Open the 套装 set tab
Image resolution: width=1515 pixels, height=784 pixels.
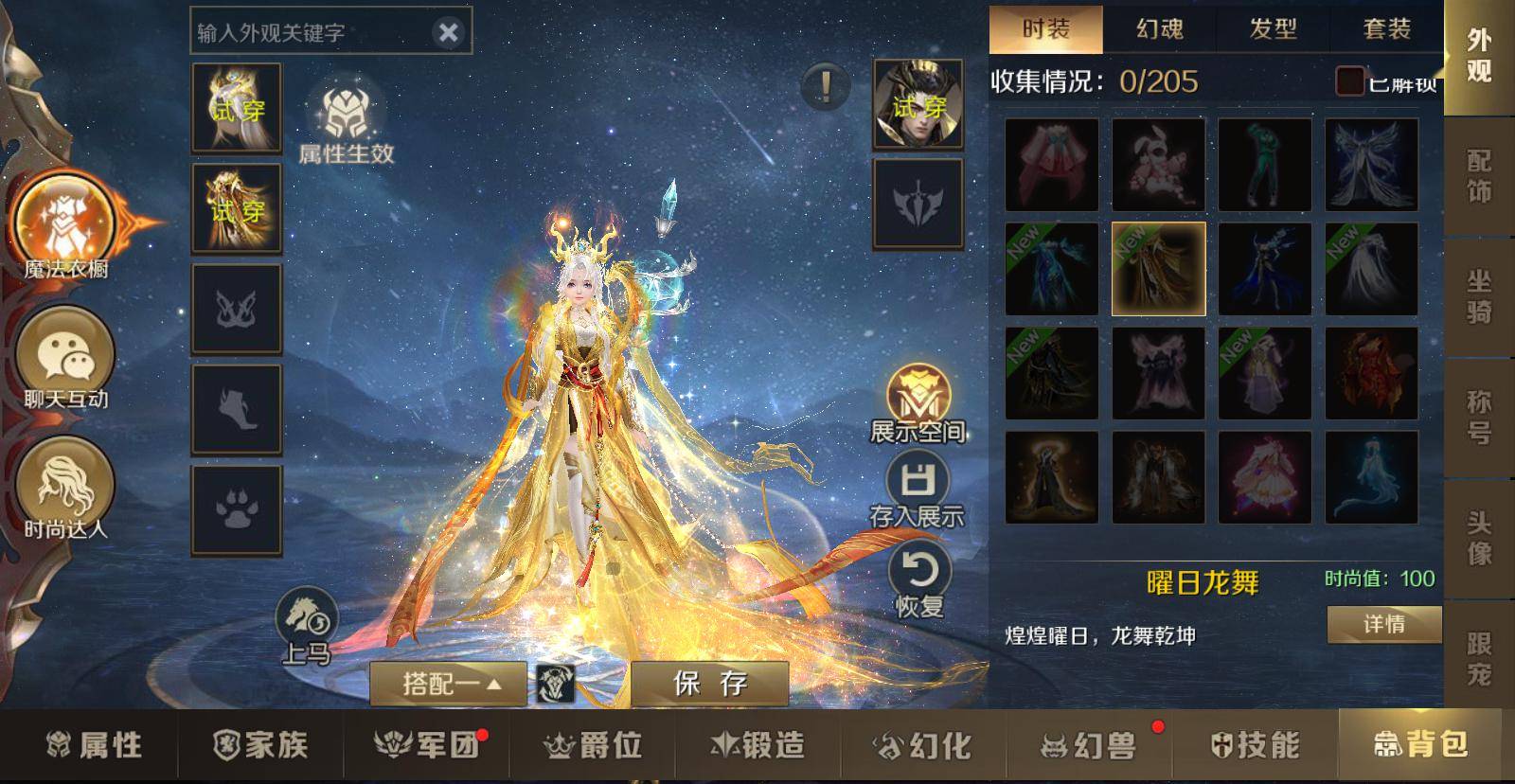click(1386, 28)
